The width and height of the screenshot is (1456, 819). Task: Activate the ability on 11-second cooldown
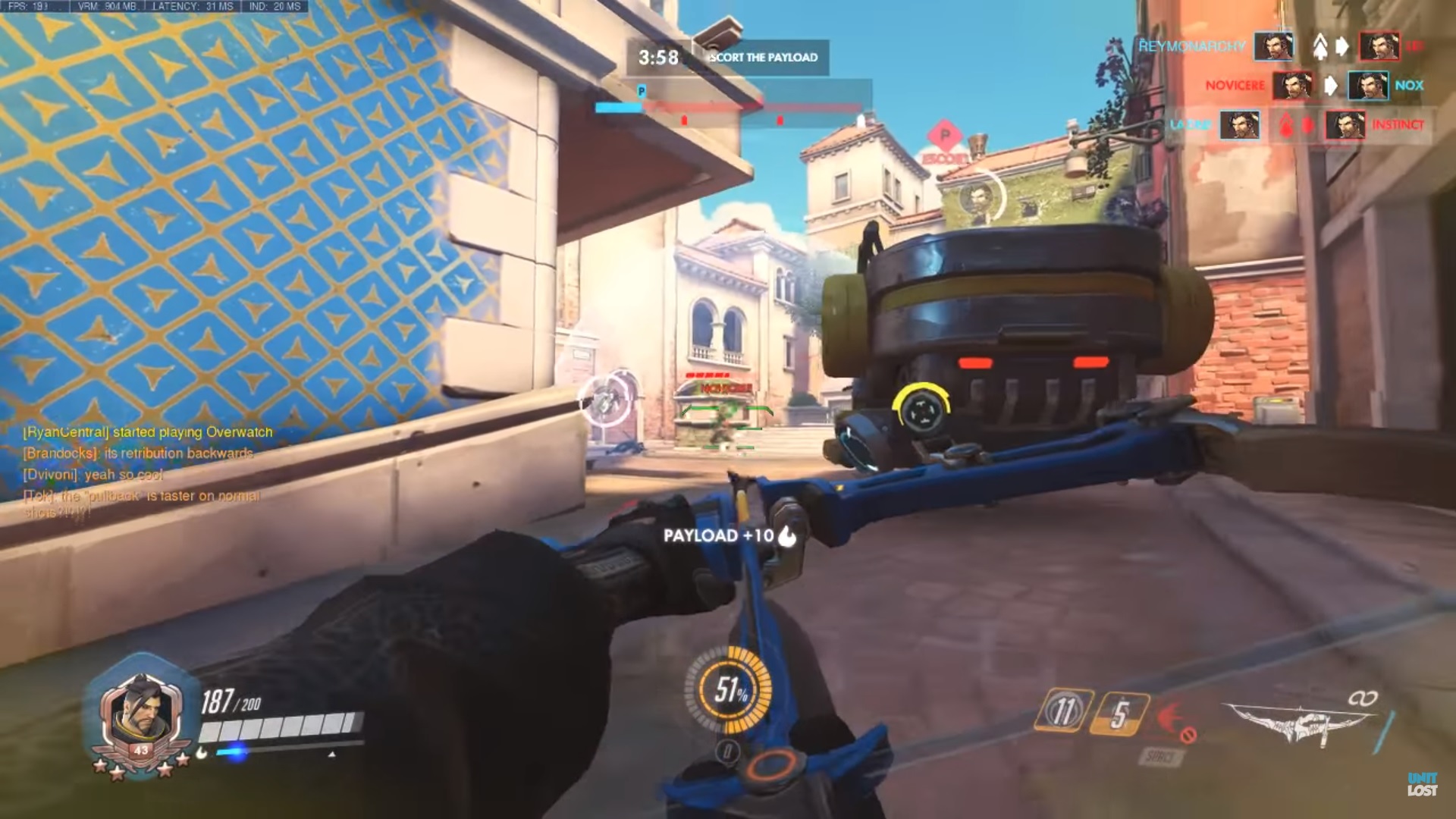pyautogui.click(x=1064, y=712)
